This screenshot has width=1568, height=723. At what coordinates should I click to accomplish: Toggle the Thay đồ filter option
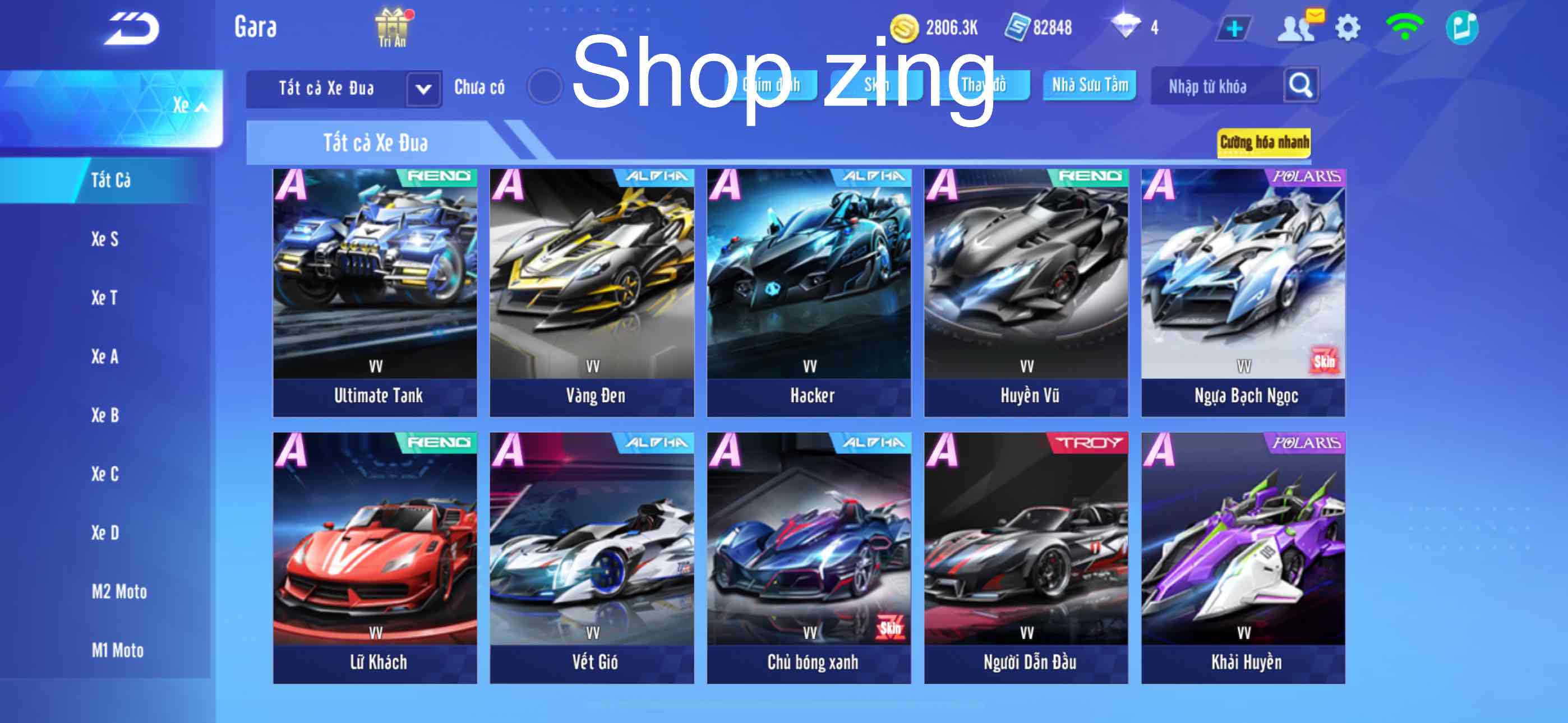pos(984,86)
